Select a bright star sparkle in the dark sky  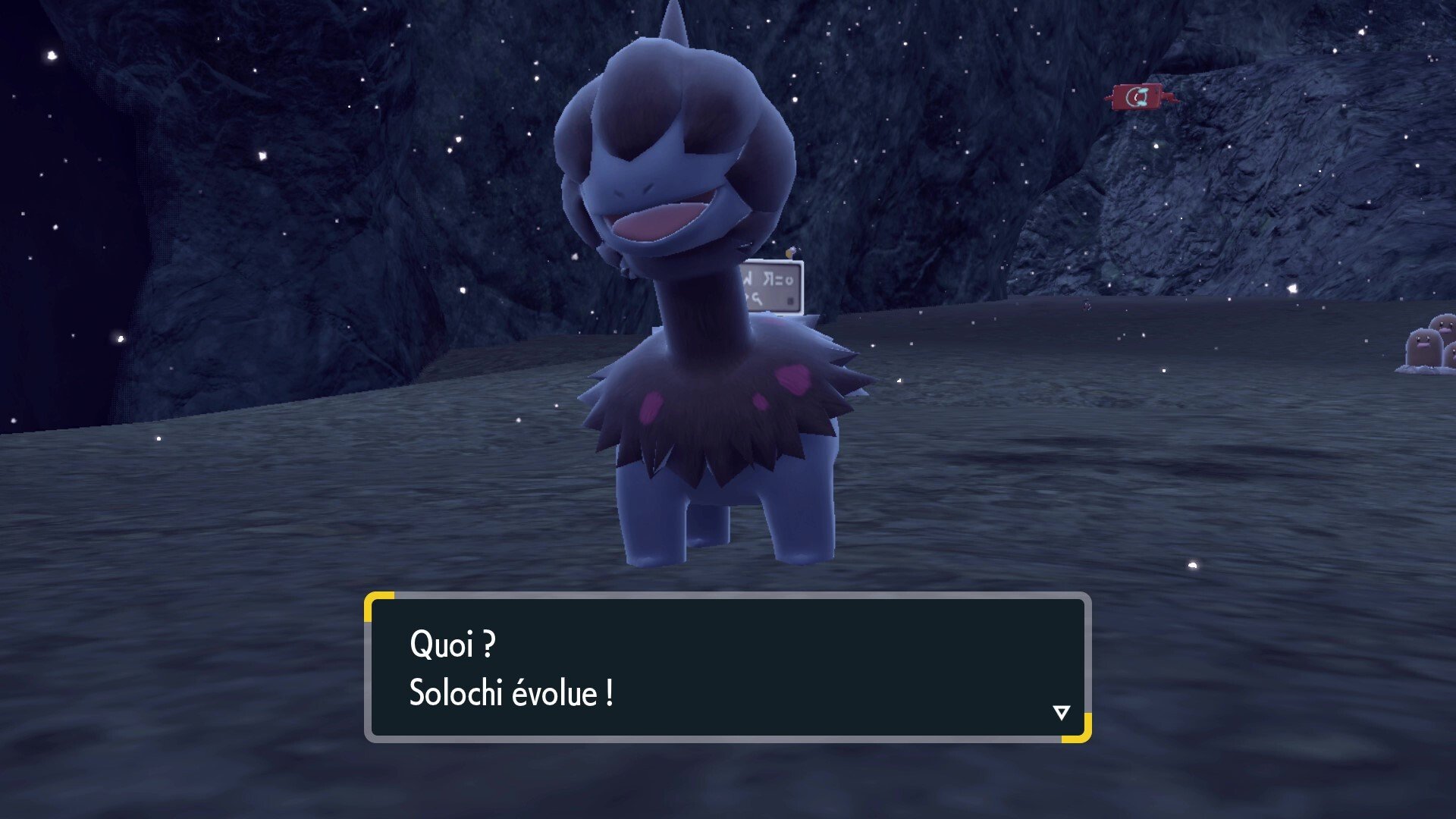(x=53, y=53)
